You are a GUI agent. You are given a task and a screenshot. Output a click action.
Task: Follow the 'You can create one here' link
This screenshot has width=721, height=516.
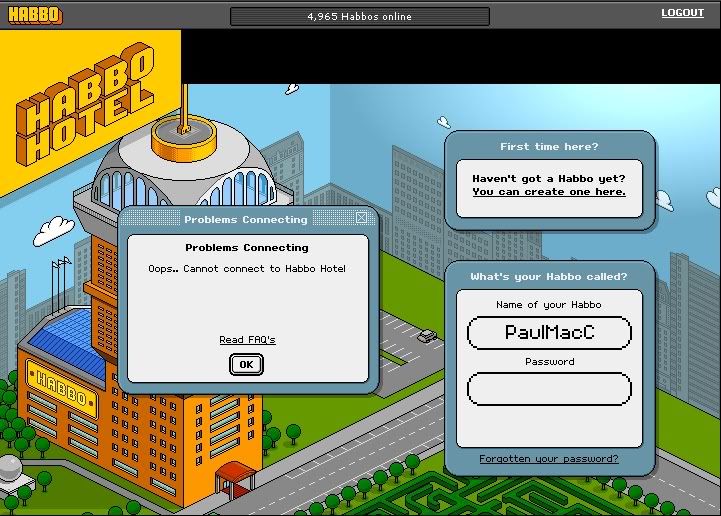tap(549, 192)
